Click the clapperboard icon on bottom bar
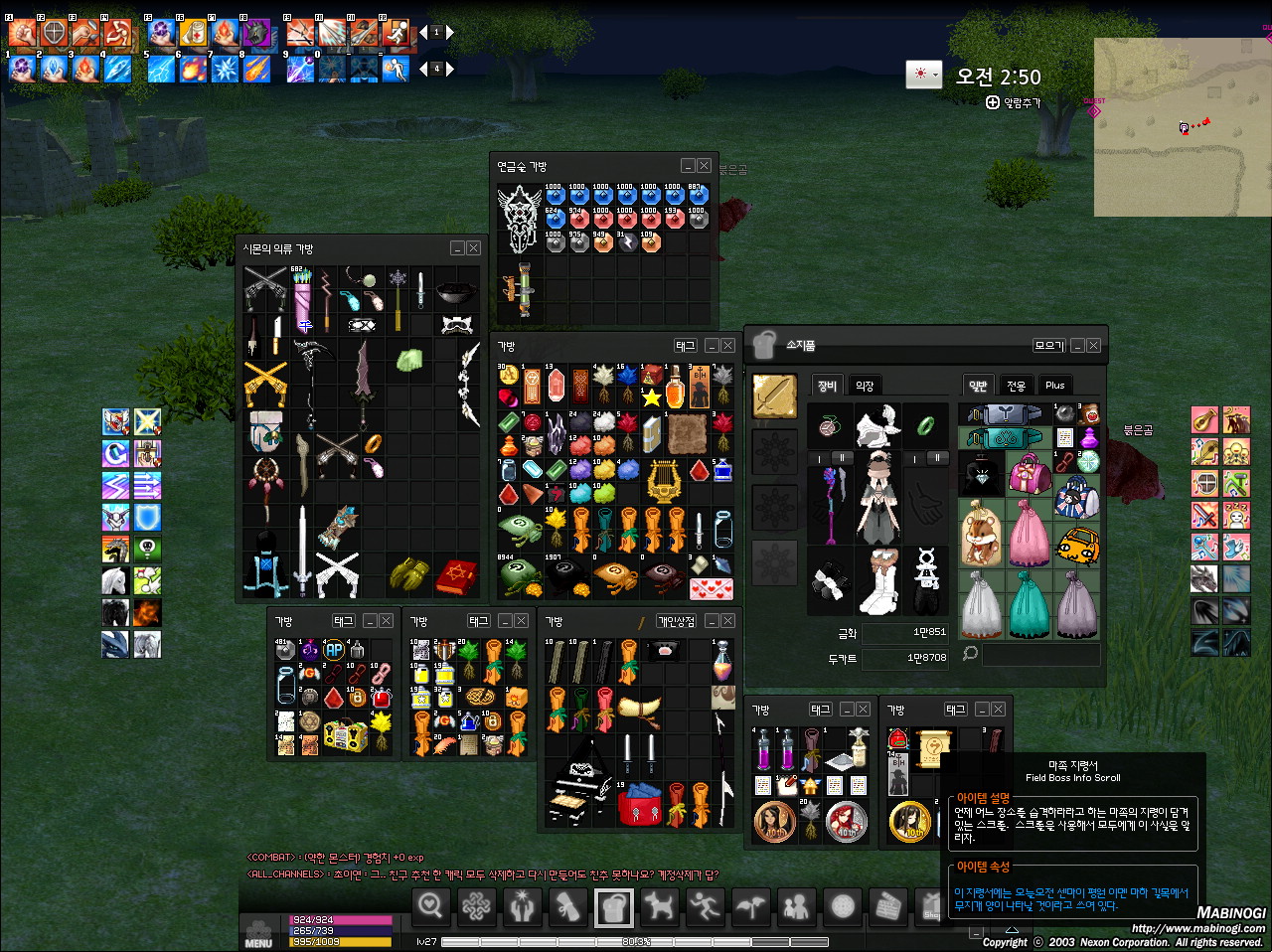Screen dimensions: 1272x952 pyautogui.click(x=887, y=907)
